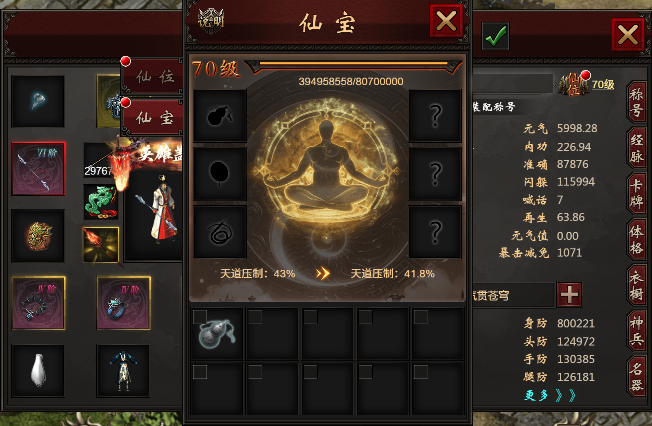
Task: Select the coiled rope silhouette treasure slot
Action: click(x=218, y=232)
